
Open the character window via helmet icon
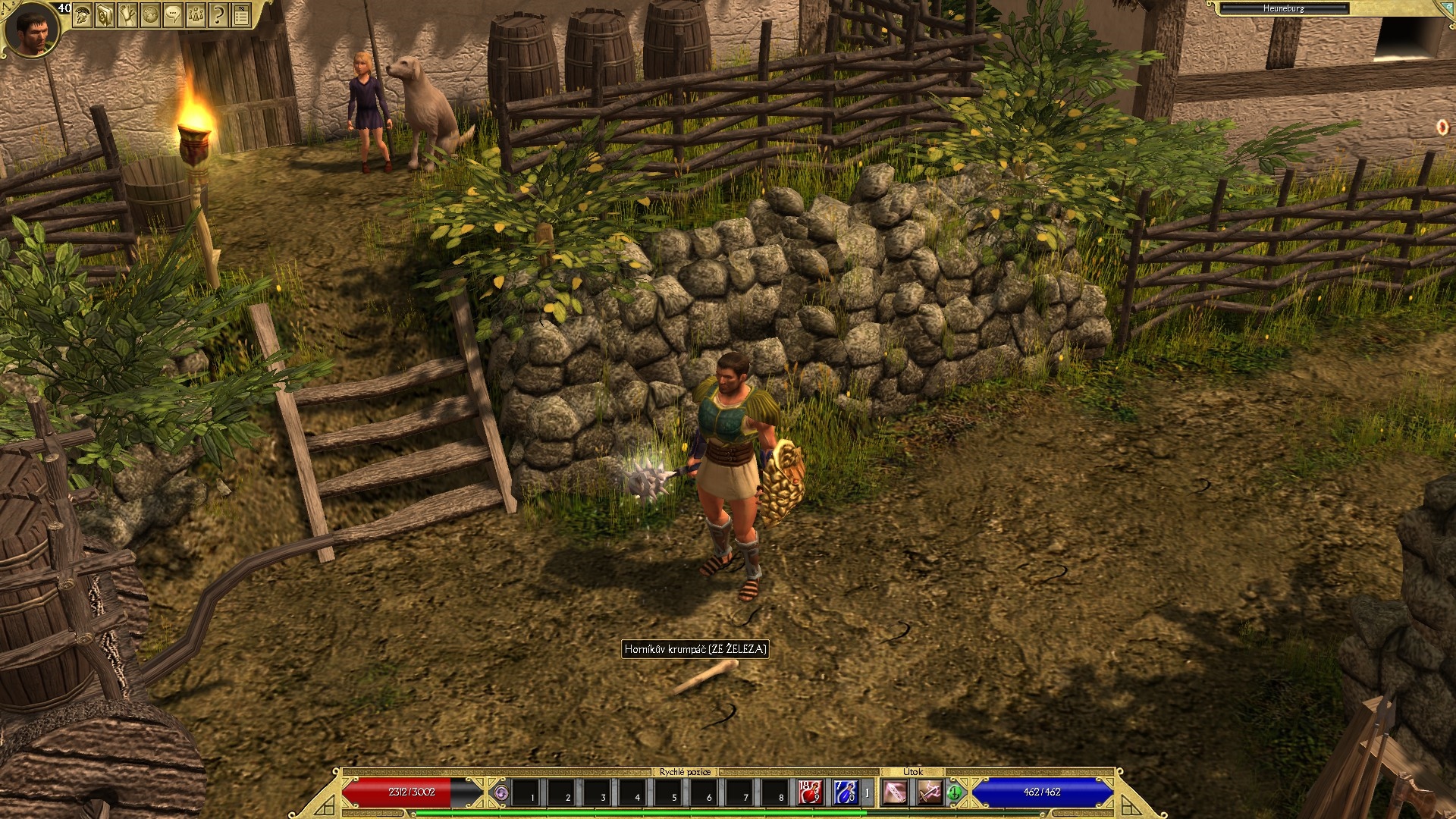[83, 14]
